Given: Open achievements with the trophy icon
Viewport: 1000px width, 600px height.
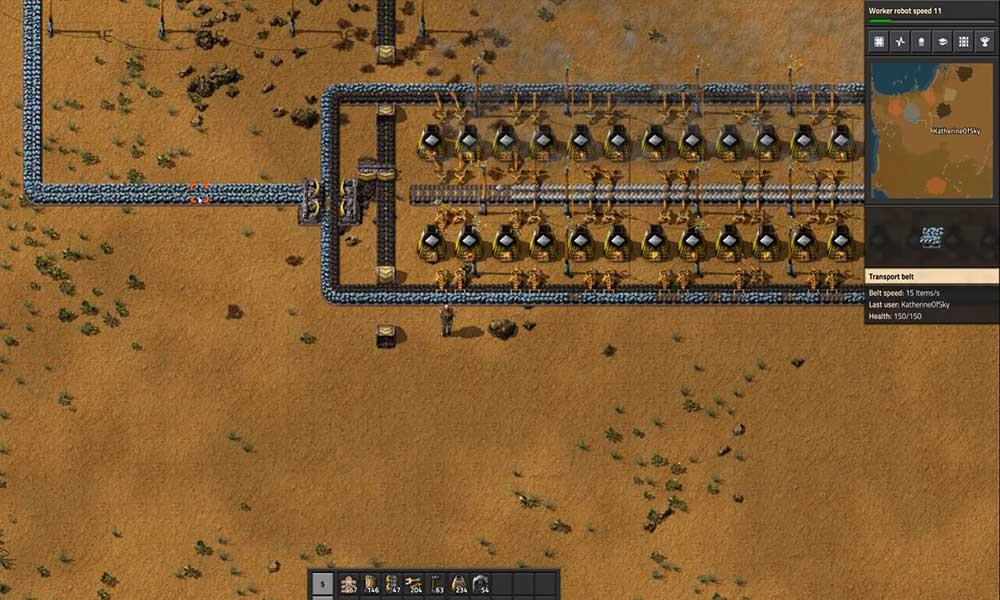Looking at the screenshot, I should (984, 41).
